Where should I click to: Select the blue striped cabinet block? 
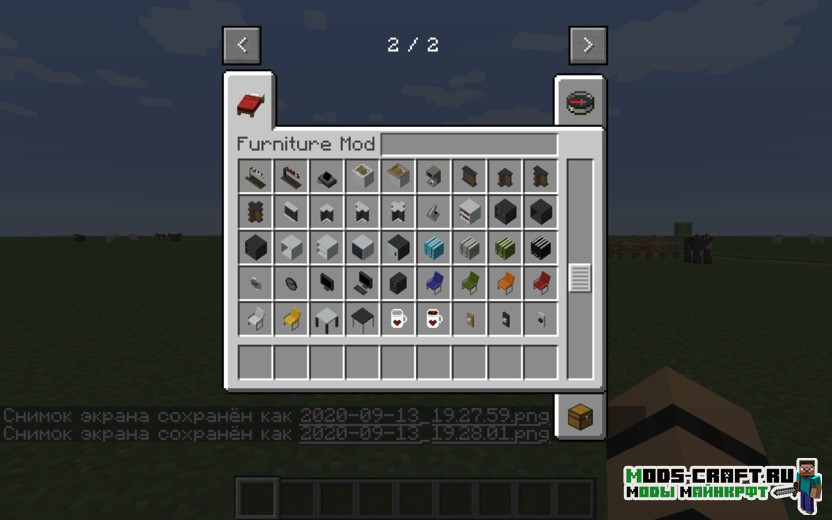click(434, 248)
